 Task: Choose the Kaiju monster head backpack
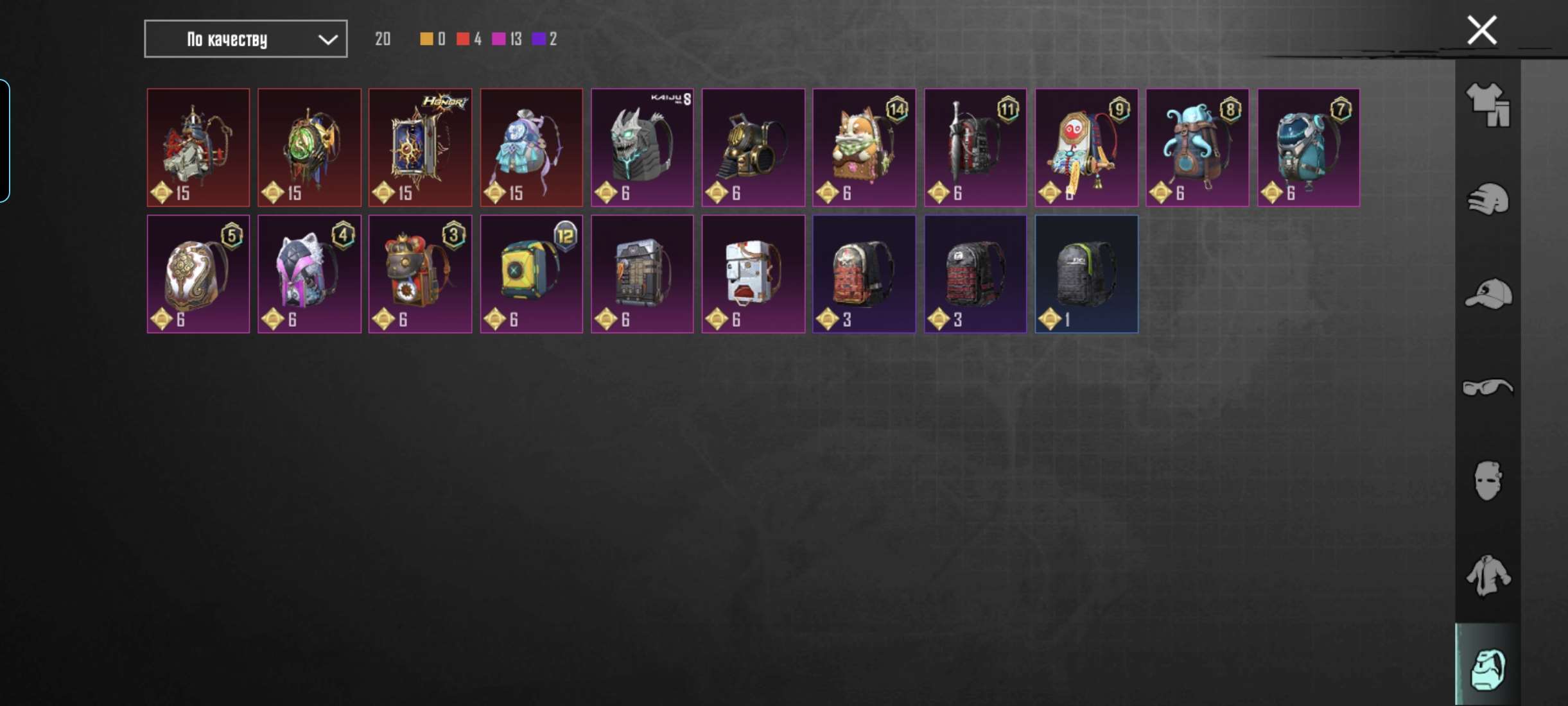(x=642, y=148)
